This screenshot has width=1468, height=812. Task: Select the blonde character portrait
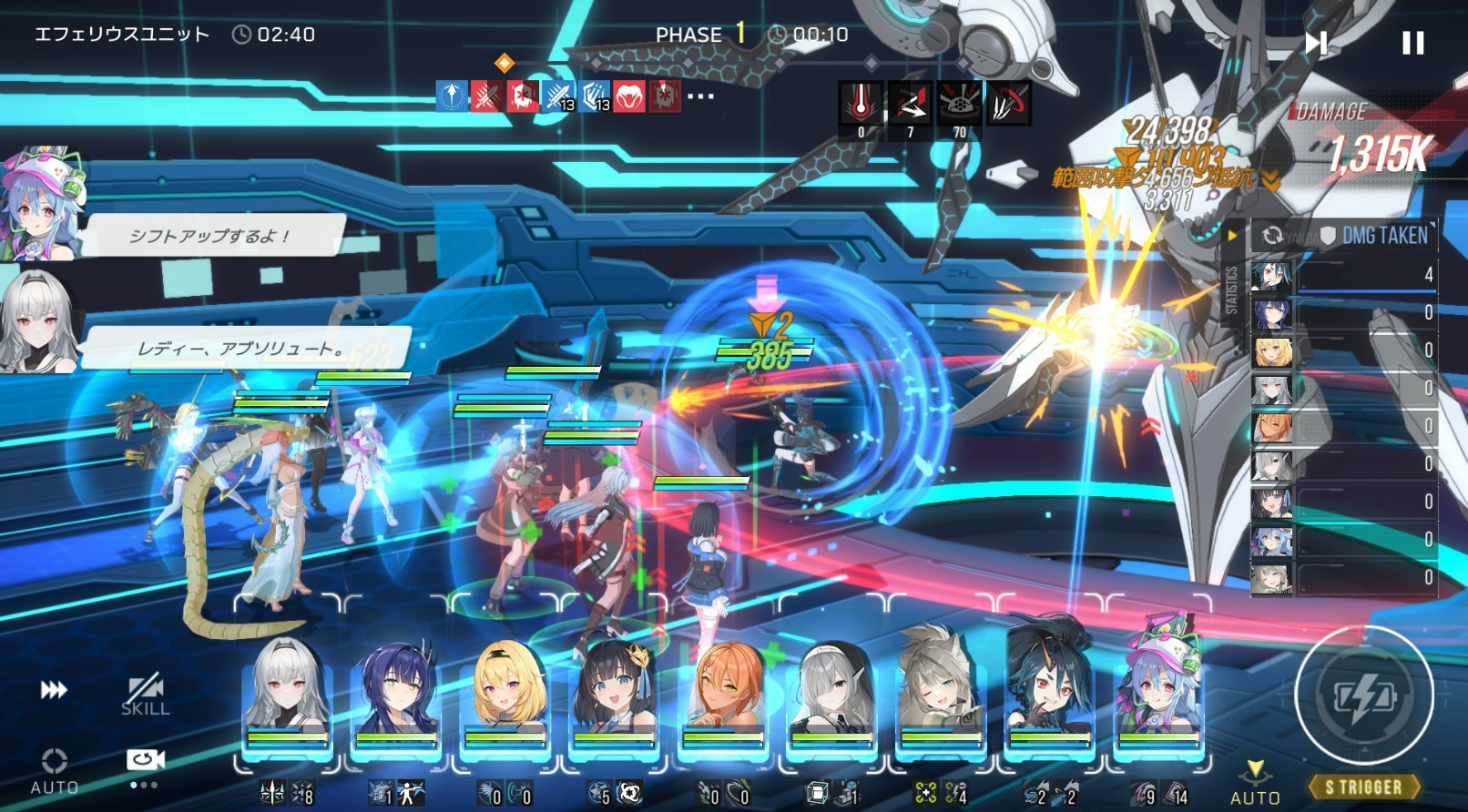pyautogui.click(x=505, y=696)
